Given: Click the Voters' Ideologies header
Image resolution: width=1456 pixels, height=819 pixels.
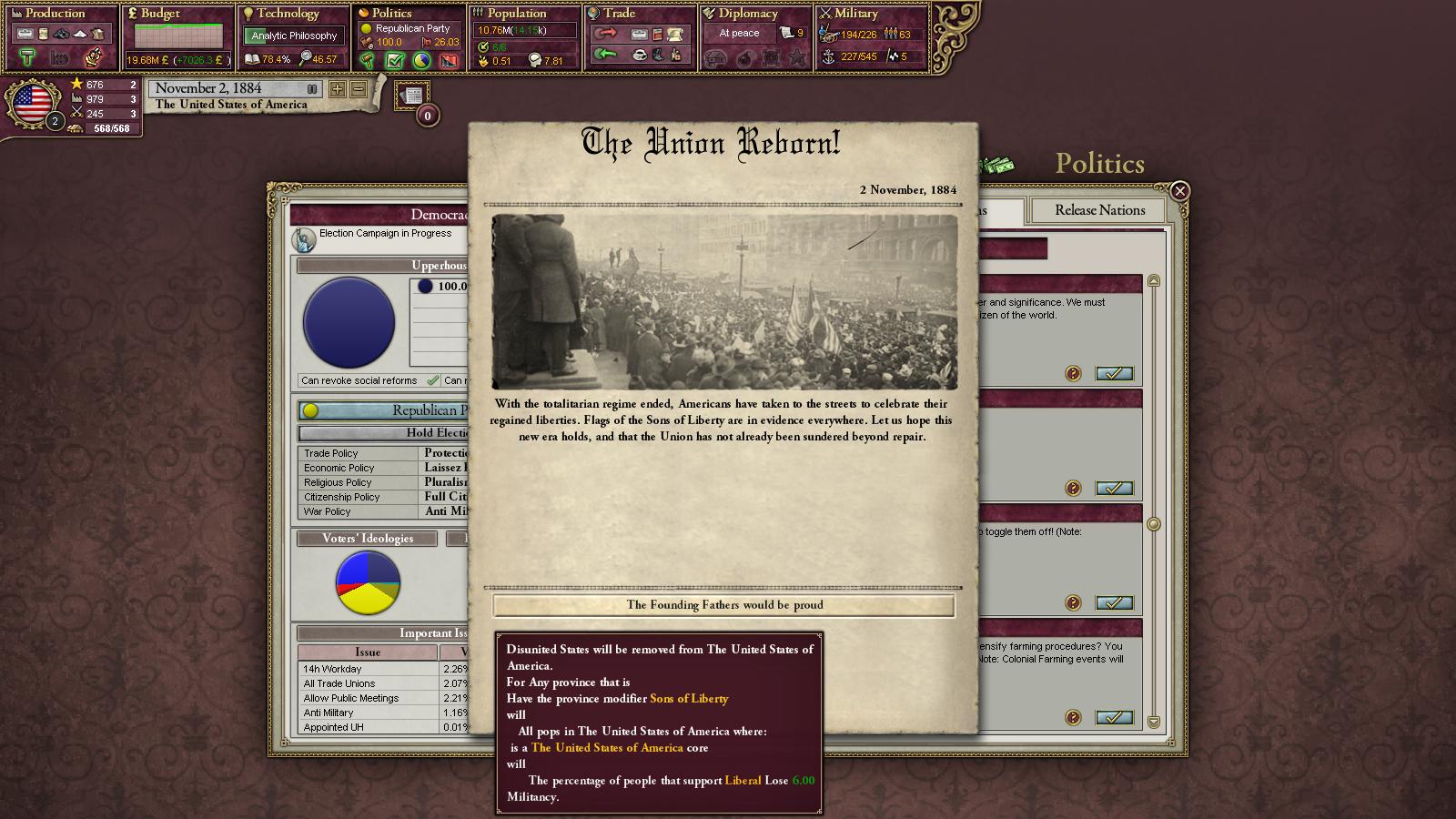Looking at the screenshot, I should point(367,539).
